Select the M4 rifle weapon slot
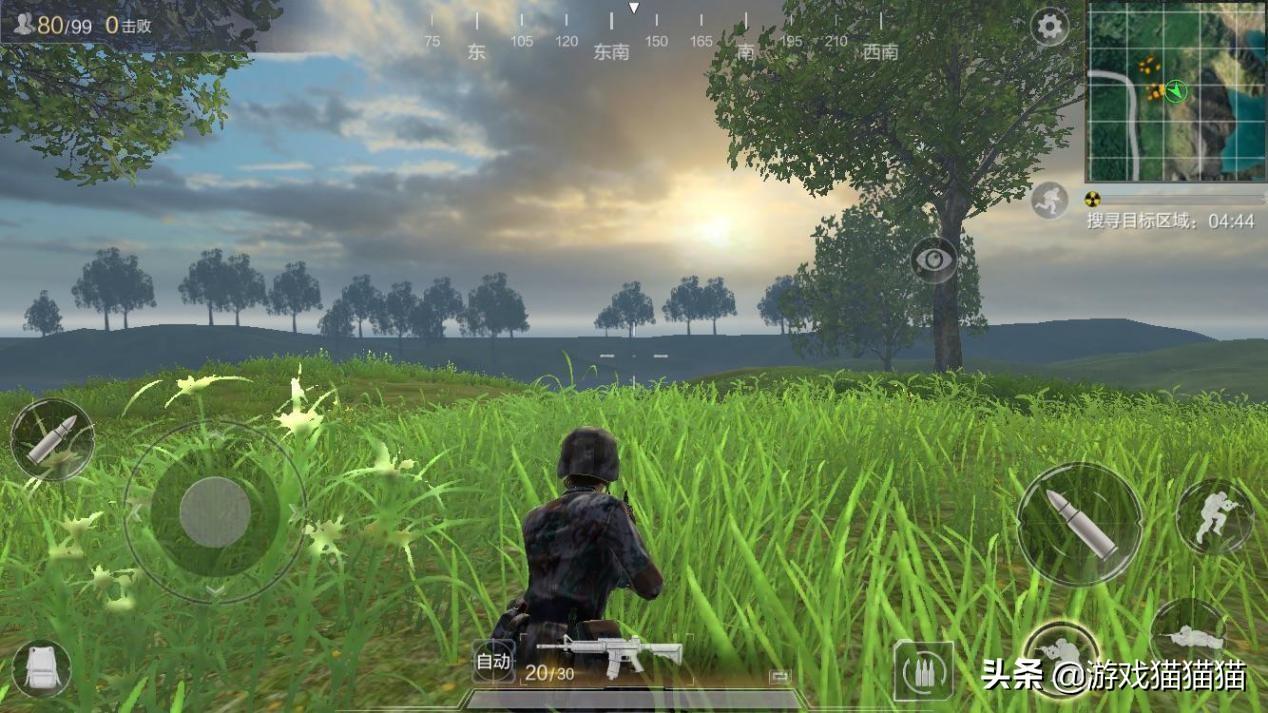 (x=610, y=653)
